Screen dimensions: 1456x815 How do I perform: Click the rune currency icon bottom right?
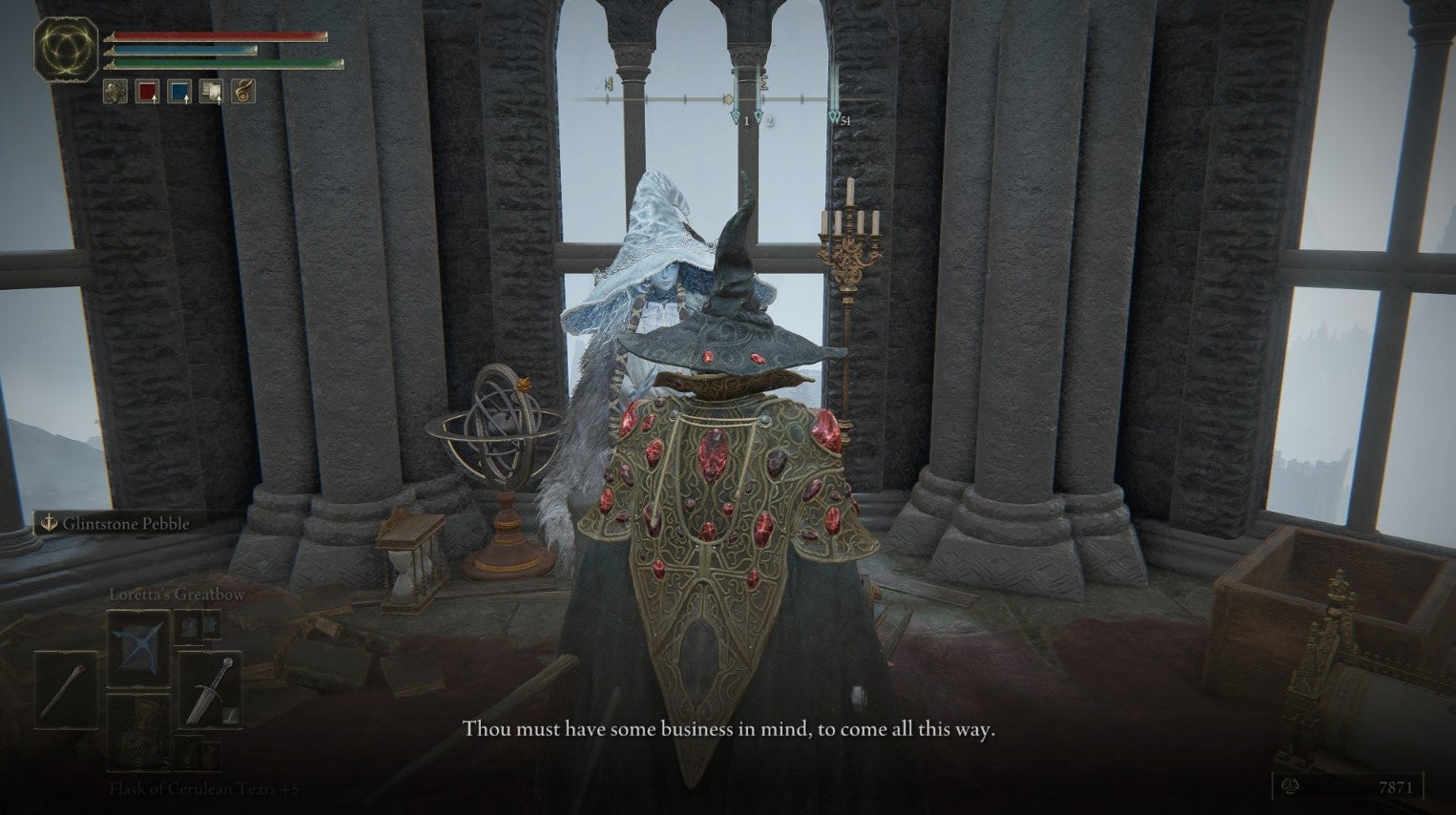tap(1290, 785)
